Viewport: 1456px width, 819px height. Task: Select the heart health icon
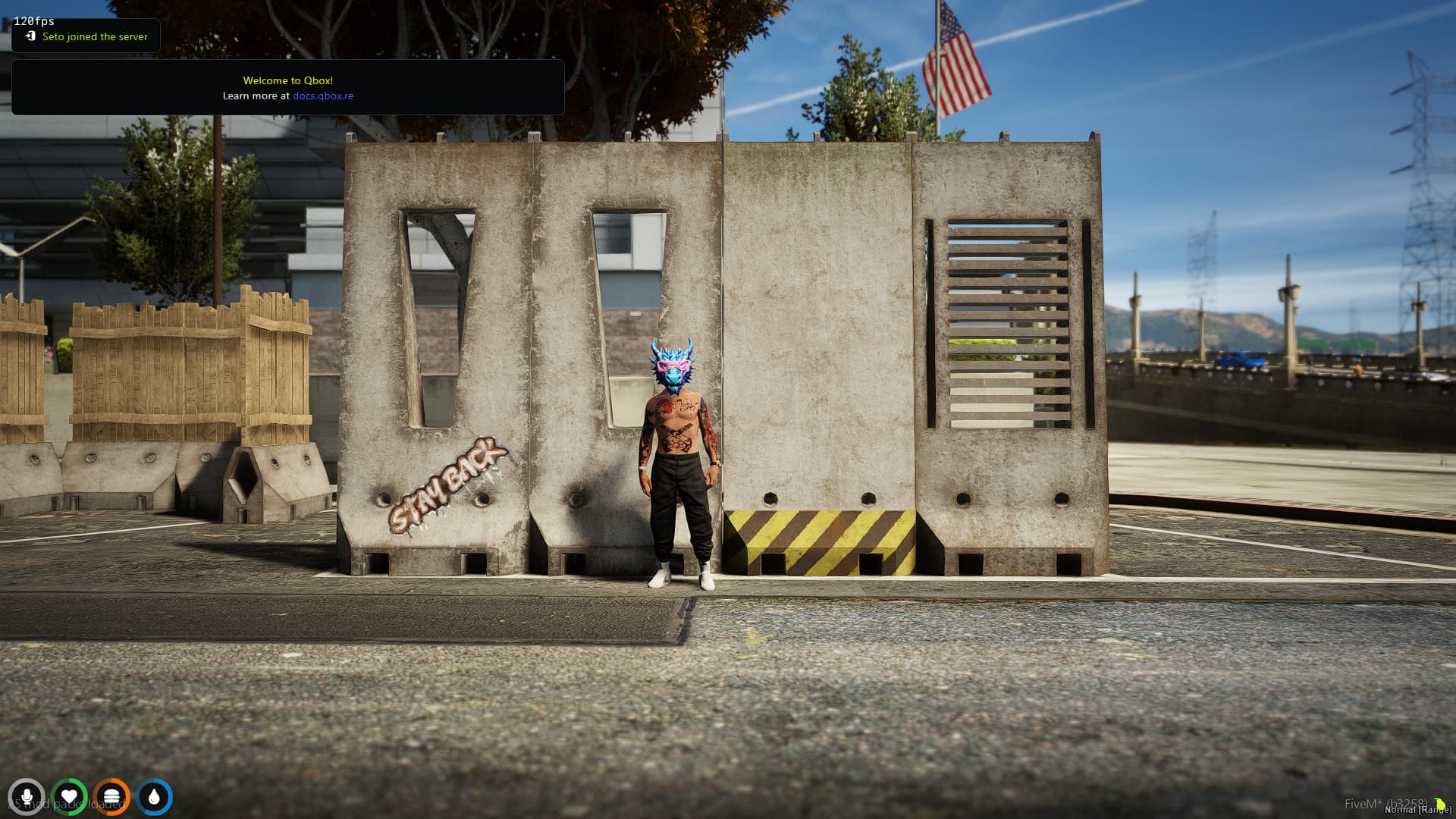[69, 797]
